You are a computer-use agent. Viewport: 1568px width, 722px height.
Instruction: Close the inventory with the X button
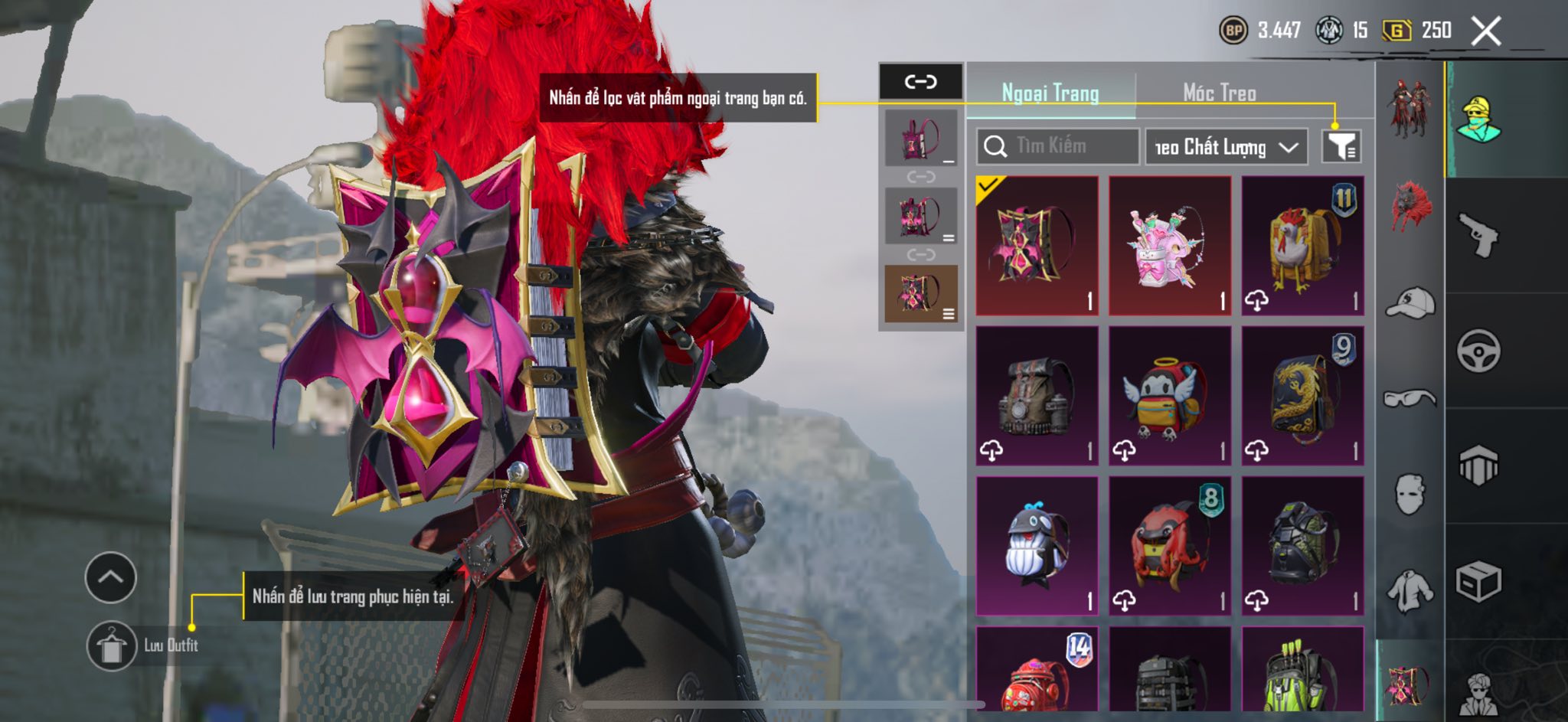coord(1485,31)
